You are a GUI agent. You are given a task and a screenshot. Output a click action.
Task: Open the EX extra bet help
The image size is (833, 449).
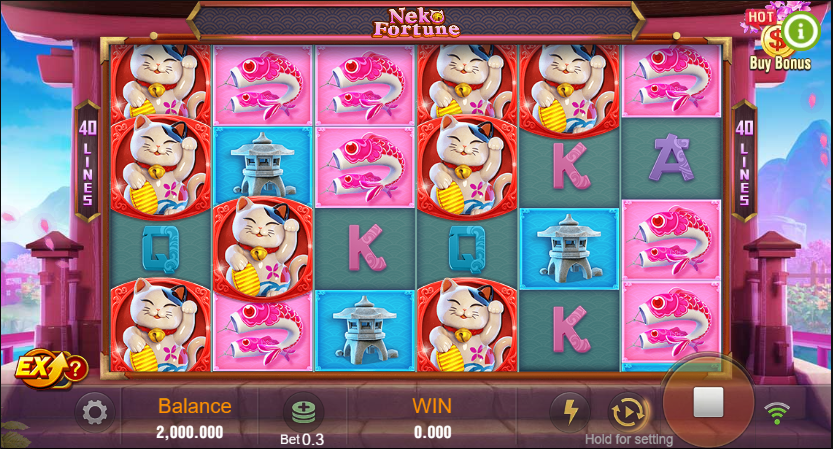[x=52, y=368]
